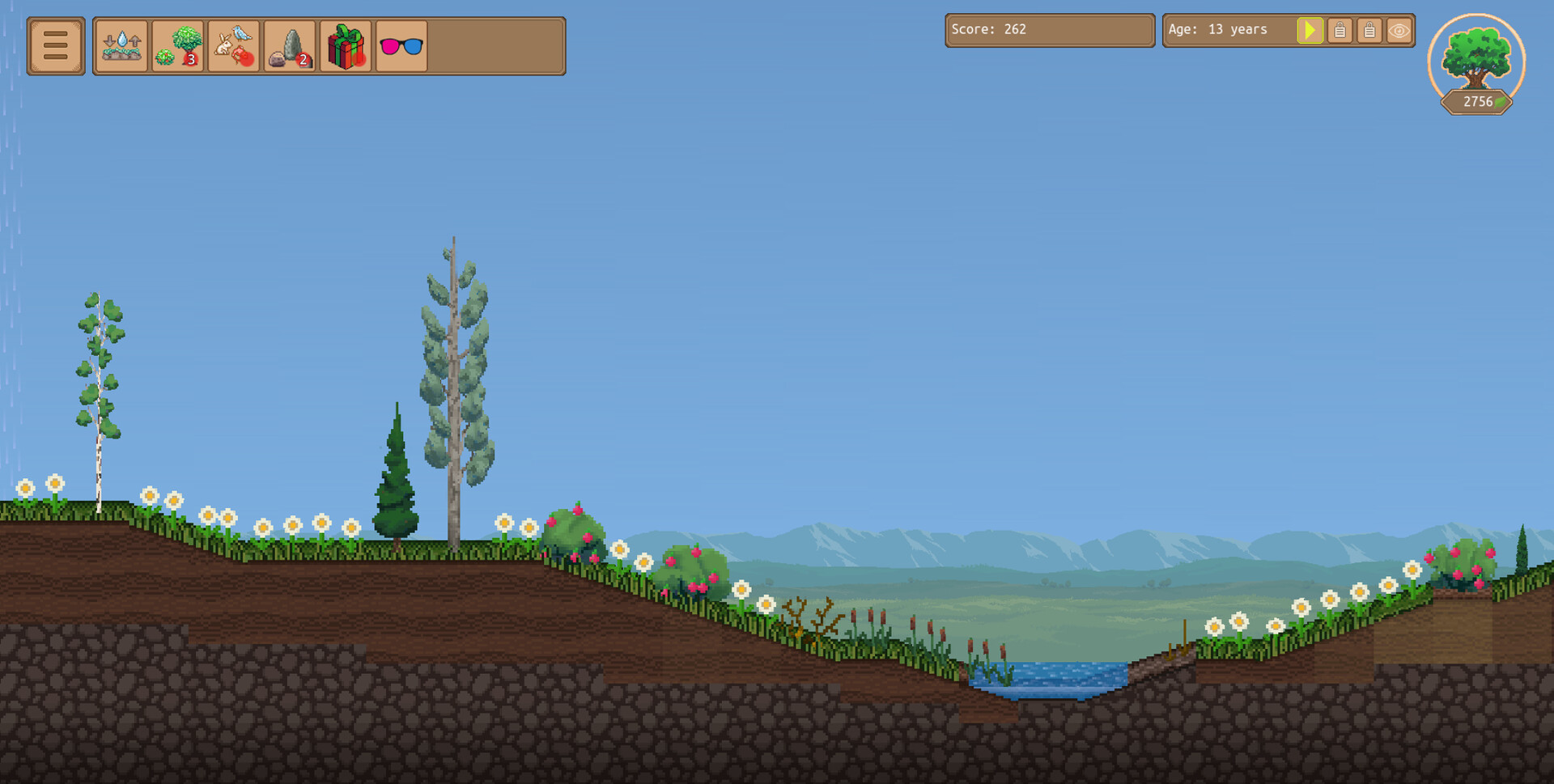
Task: Expand the plants tool showing 3 new items
Action: point(177,45)
